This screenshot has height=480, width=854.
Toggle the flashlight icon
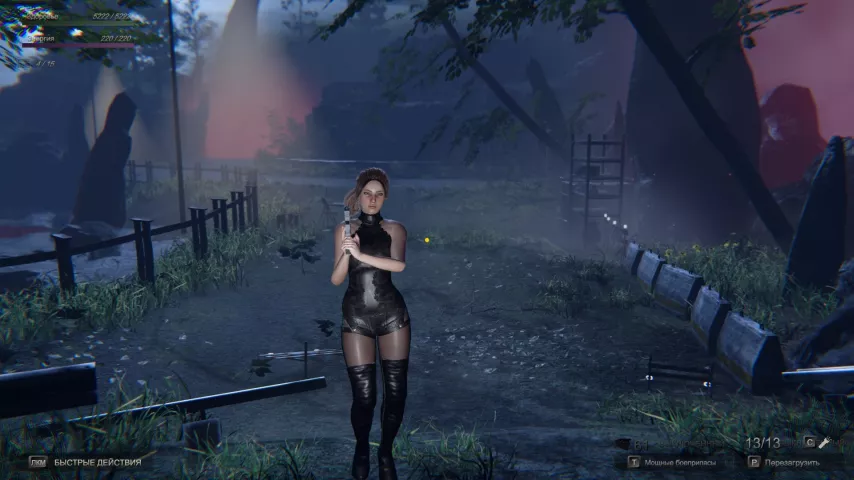click(x=826, y=442)
